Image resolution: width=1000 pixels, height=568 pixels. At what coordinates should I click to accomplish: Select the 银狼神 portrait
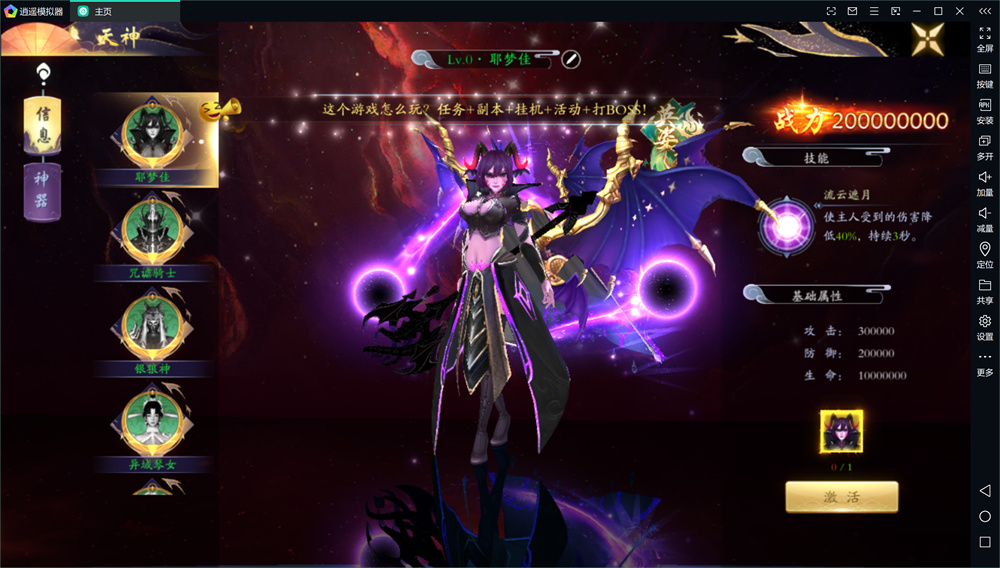[152, 325]
